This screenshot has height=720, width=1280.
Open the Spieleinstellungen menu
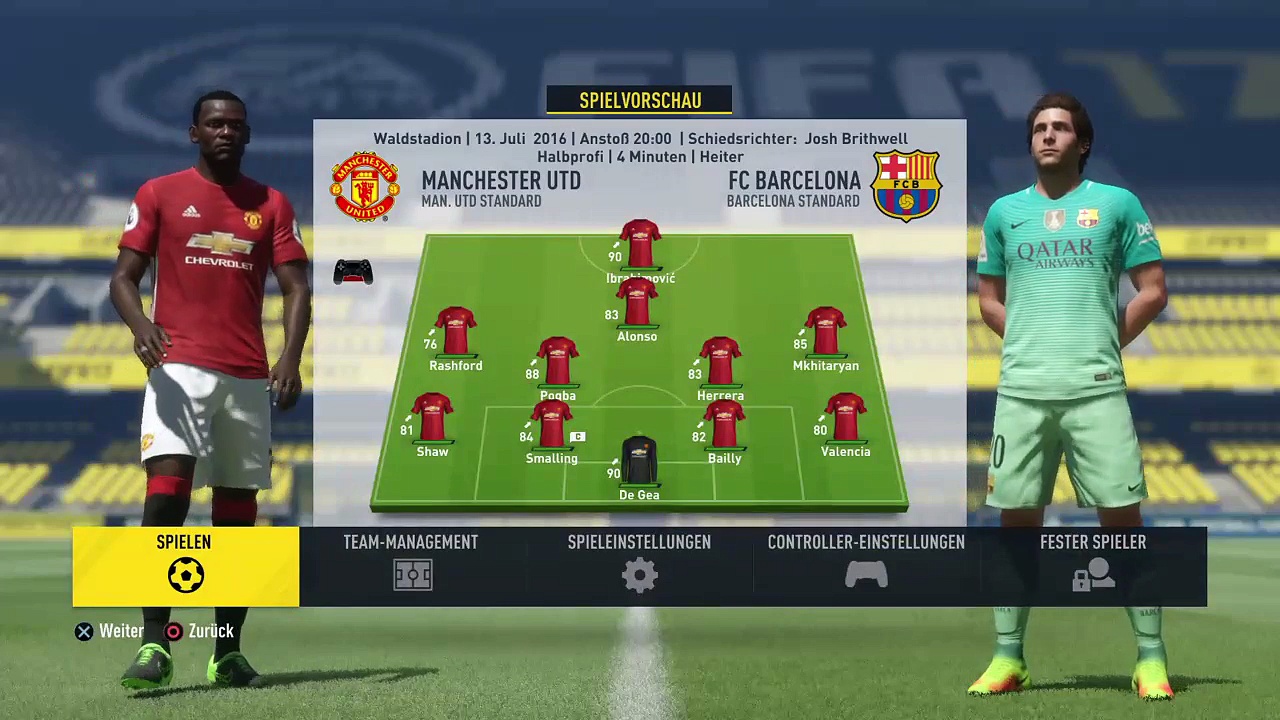click(639, 566)
